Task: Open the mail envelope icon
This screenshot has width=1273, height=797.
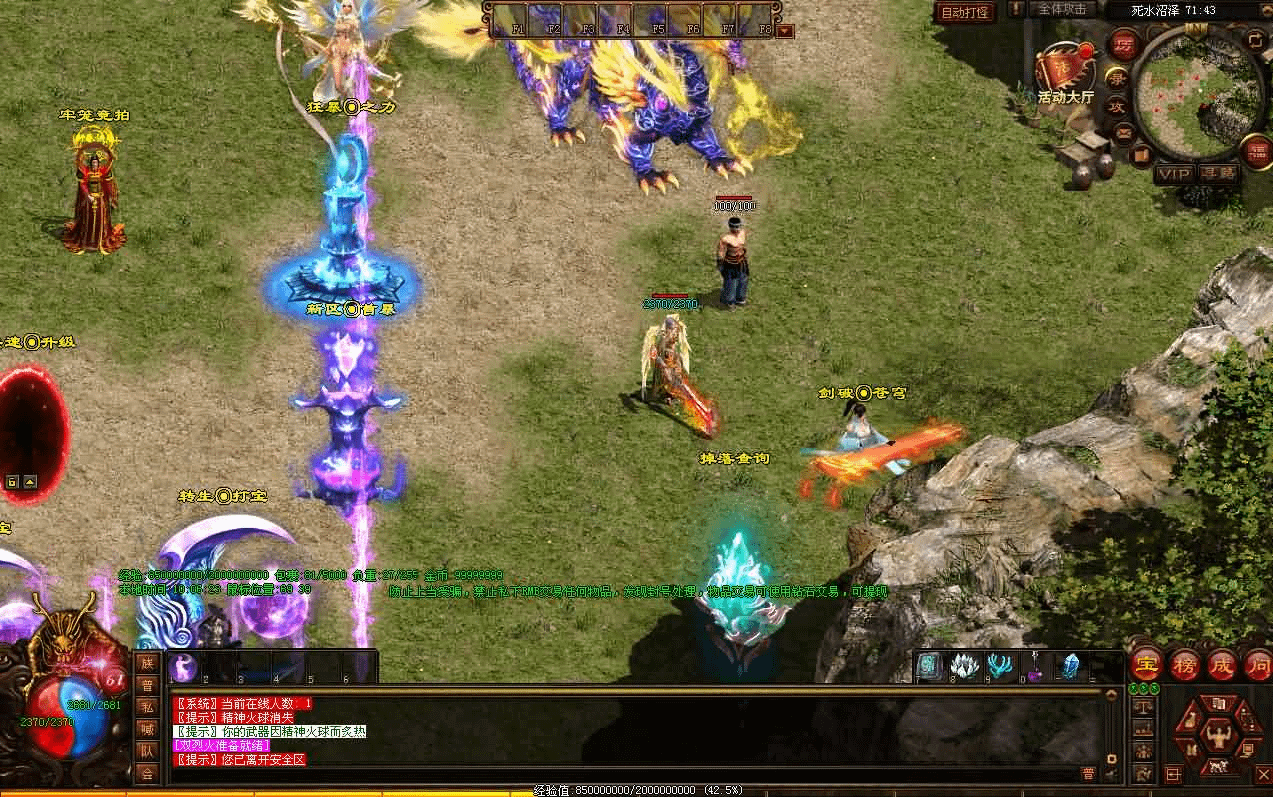Action: pos(1124,132)
